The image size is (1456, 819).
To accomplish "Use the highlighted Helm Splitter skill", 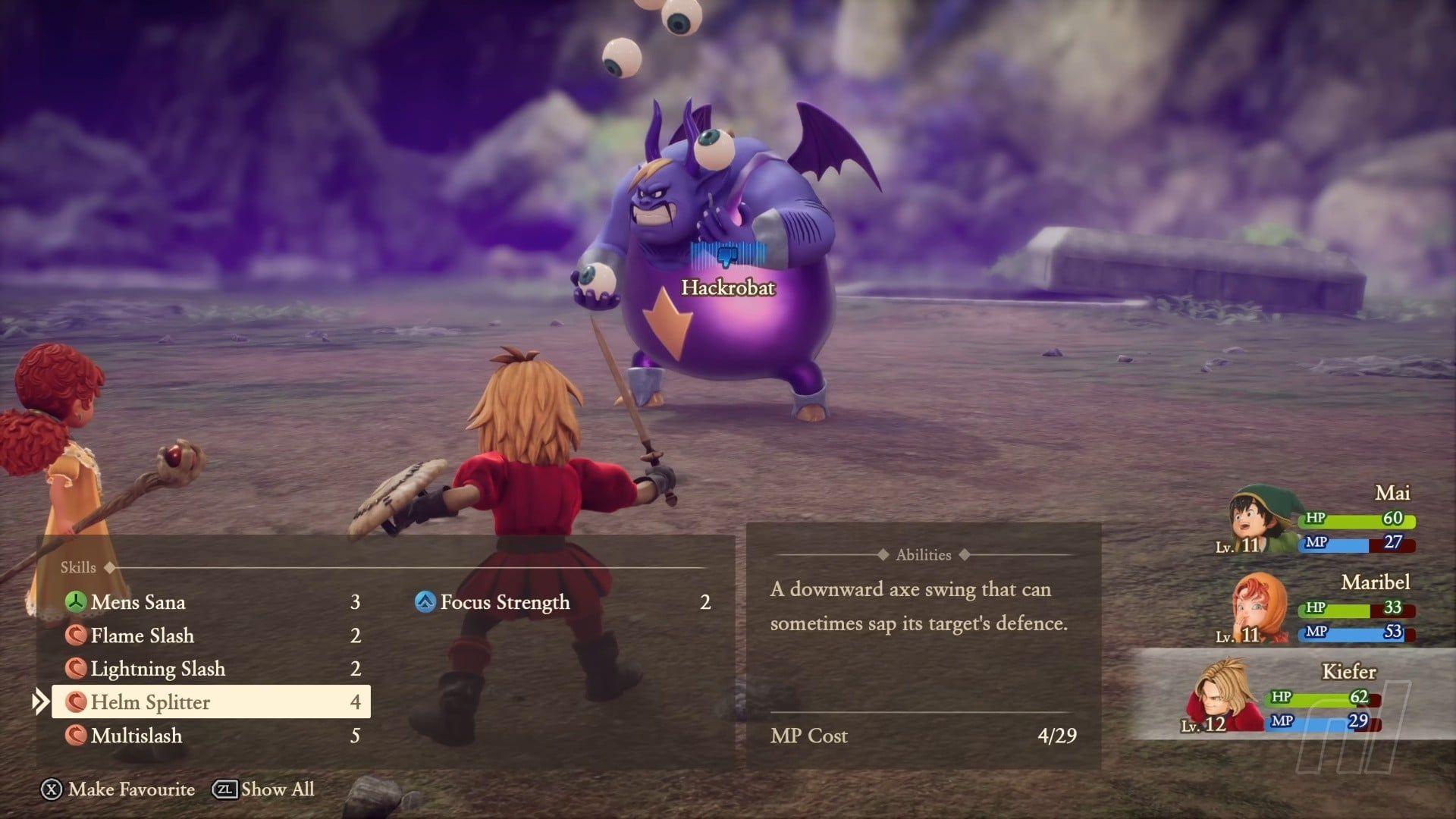I will (211, 702).
